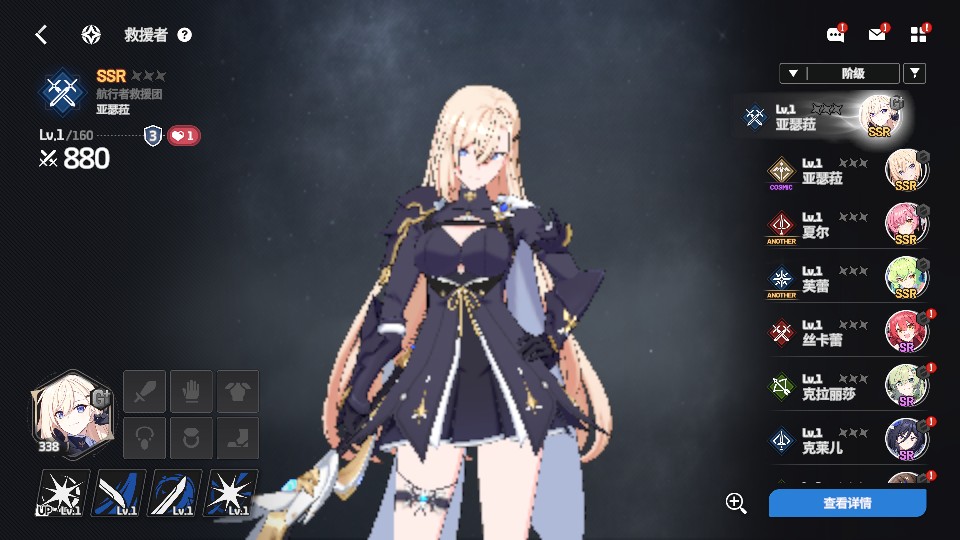
Task: Open the lobby compass icon beside the back arrow
Action: pyautogui.click(x=91, y=35)
